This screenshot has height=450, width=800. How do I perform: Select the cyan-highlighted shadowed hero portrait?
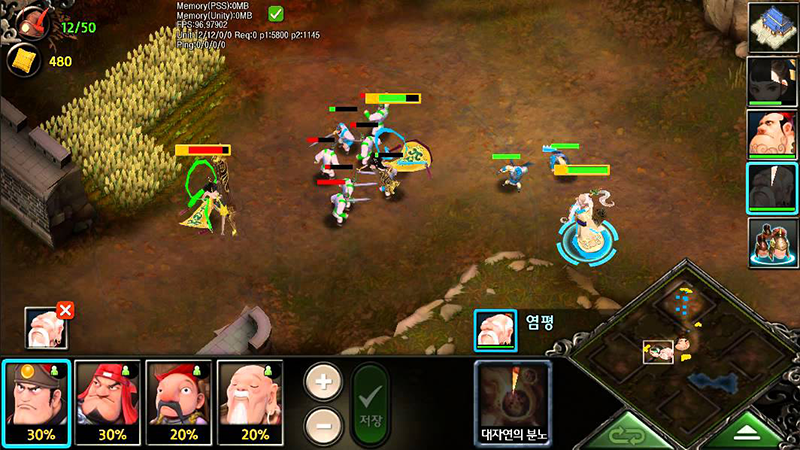[771, 187]
